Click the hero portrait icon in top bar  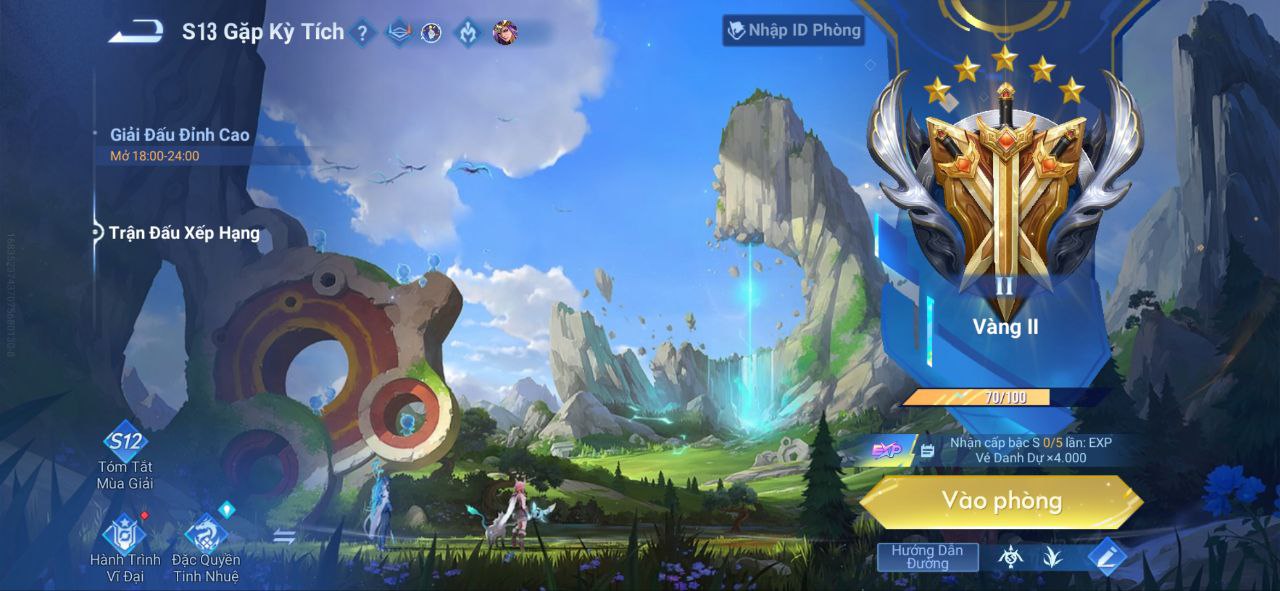click(505, 33)
